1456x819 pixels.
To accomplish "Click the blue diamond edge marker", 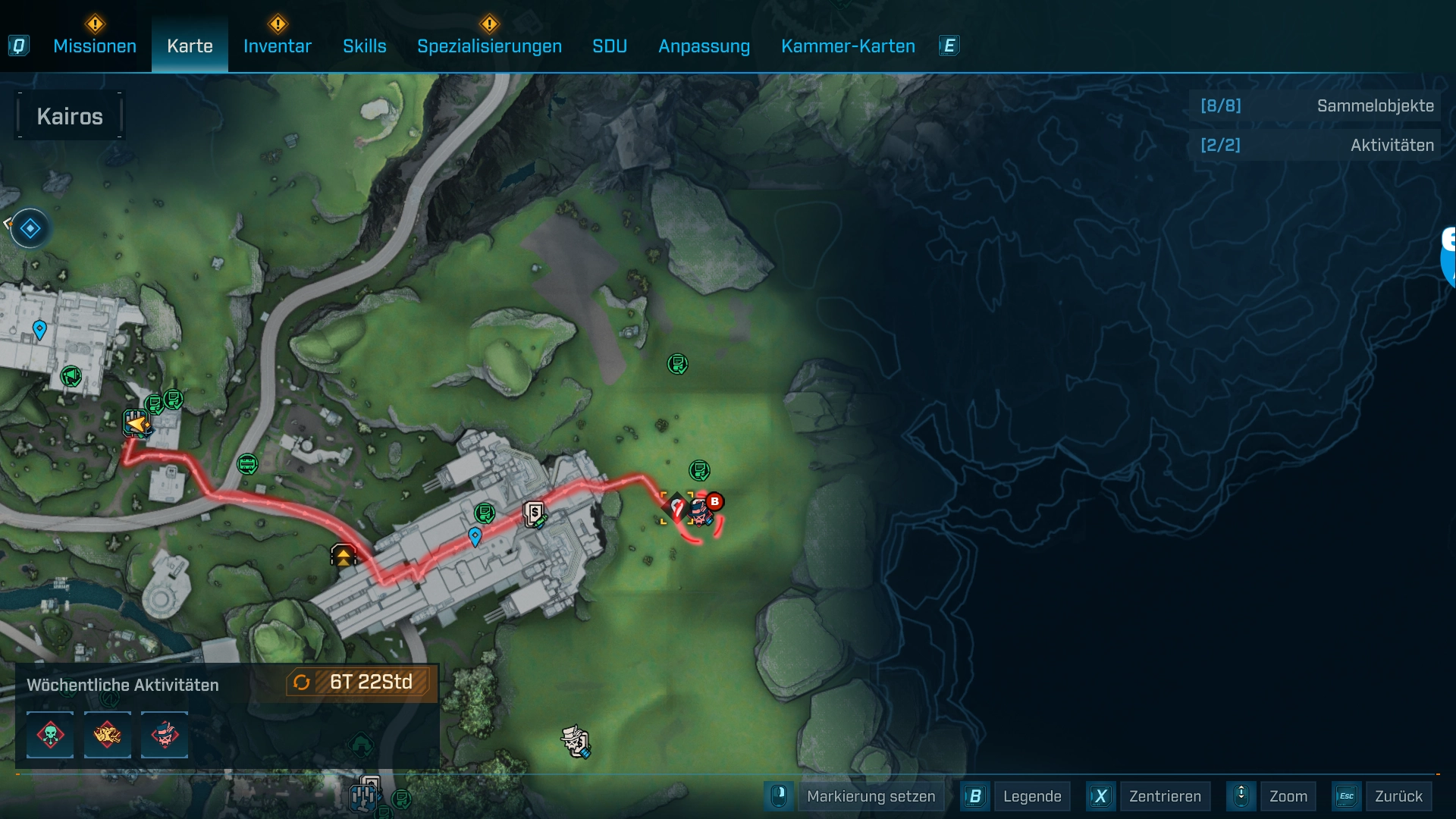I will click(x=30, y=228).
